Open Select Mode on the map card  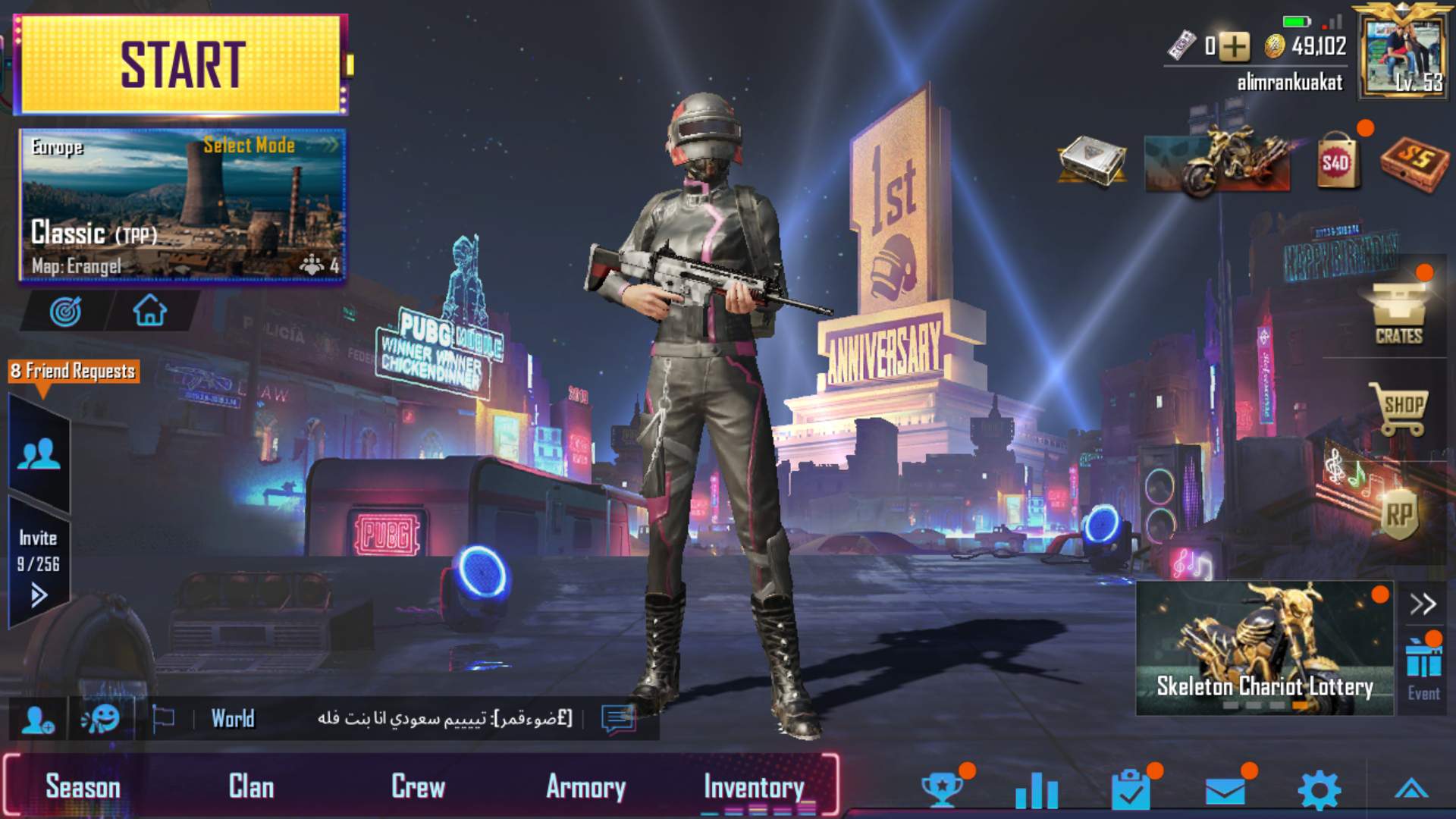tap(249, 146)
